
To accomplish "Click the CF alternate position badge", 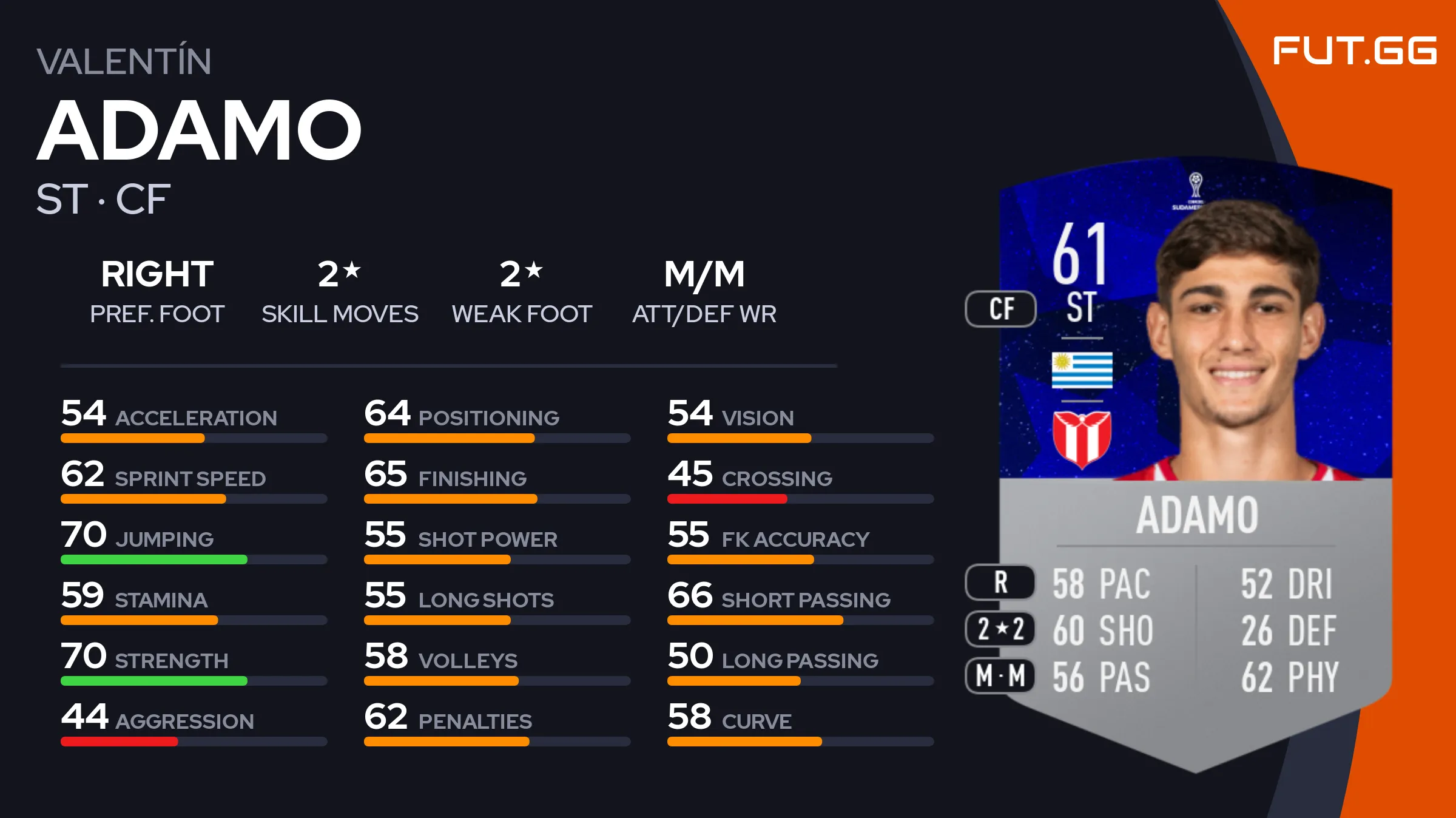I will pyautogui.click(x=1001, y=309).
